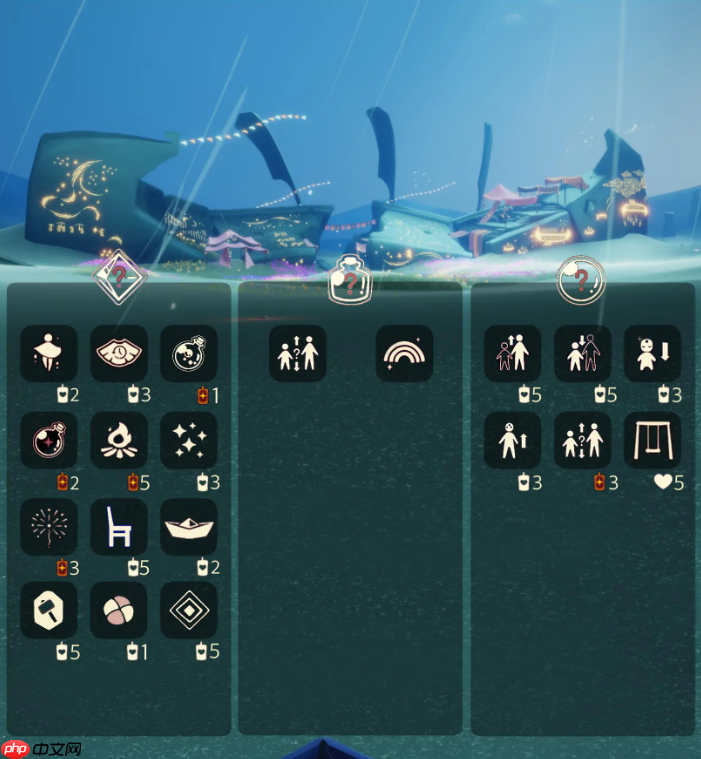Select the rainbow spell icon
Viewport: 701px width, 759px height.
[405, 353]
